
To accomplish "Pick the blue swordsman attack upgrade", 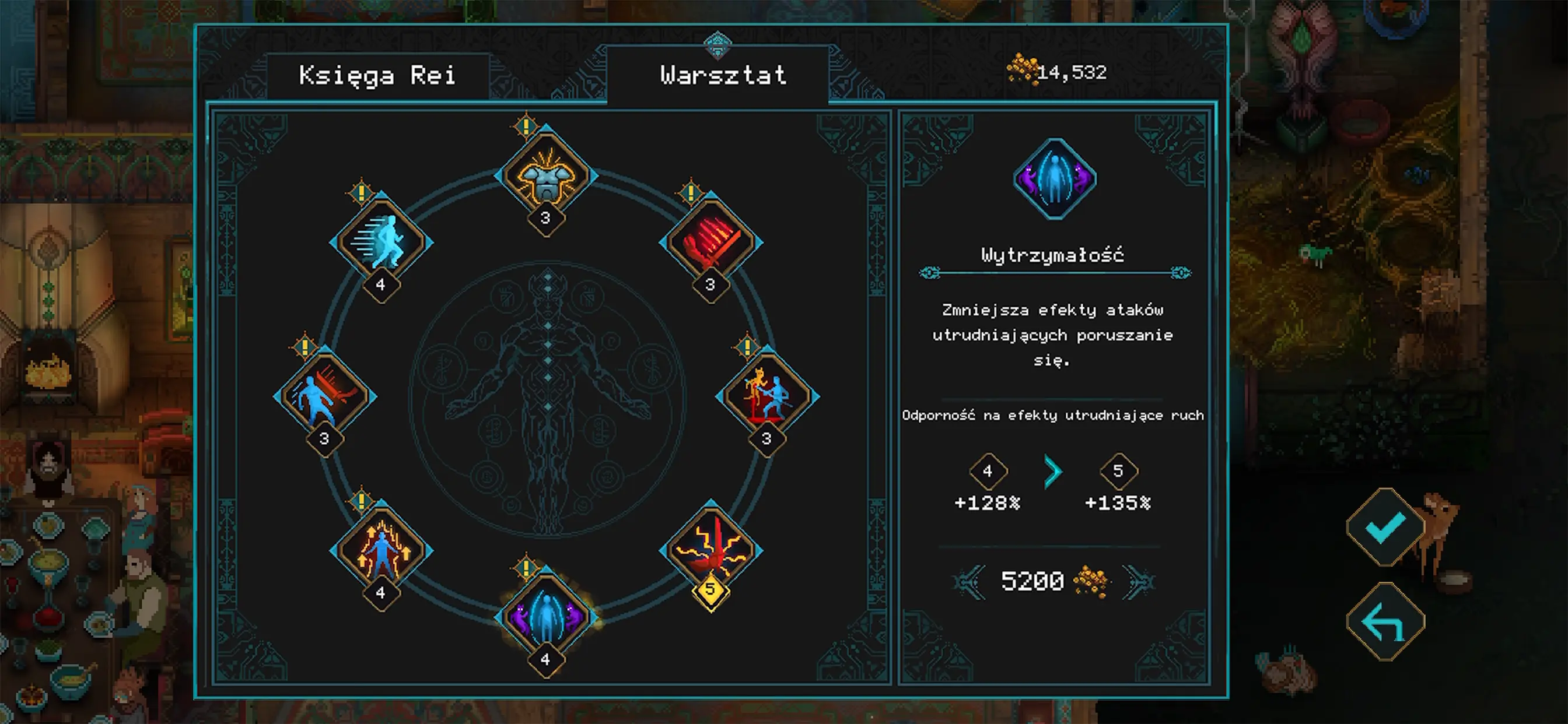I will pos(325,396).
